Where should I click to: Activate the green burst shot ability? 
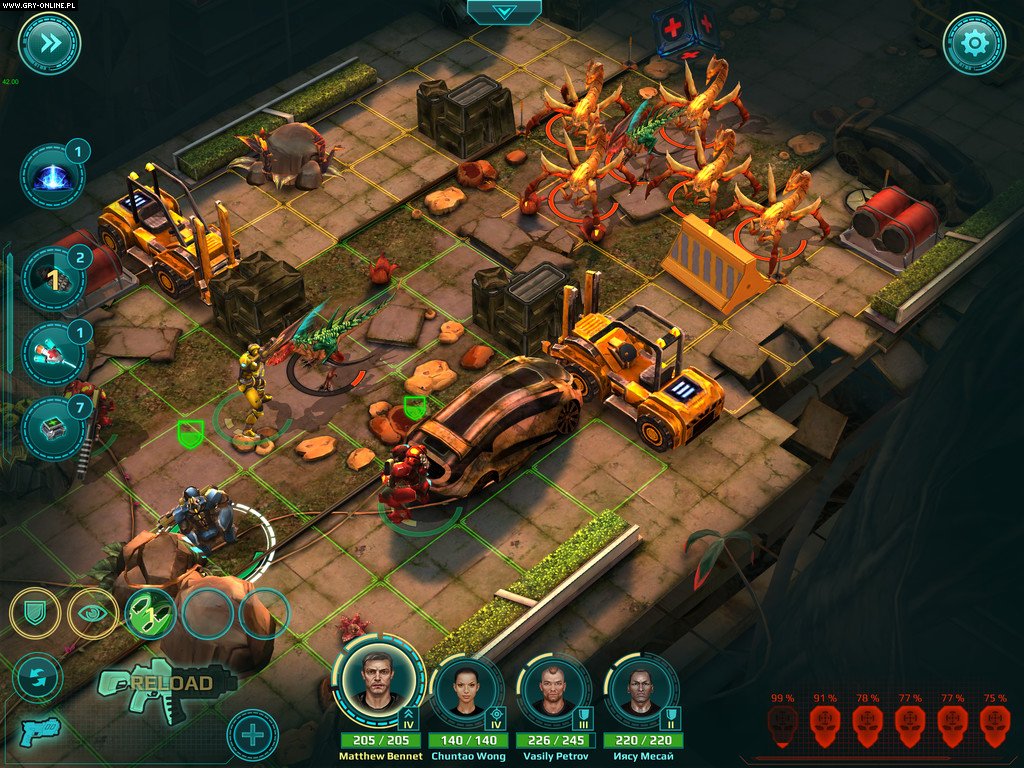point(150,613)
